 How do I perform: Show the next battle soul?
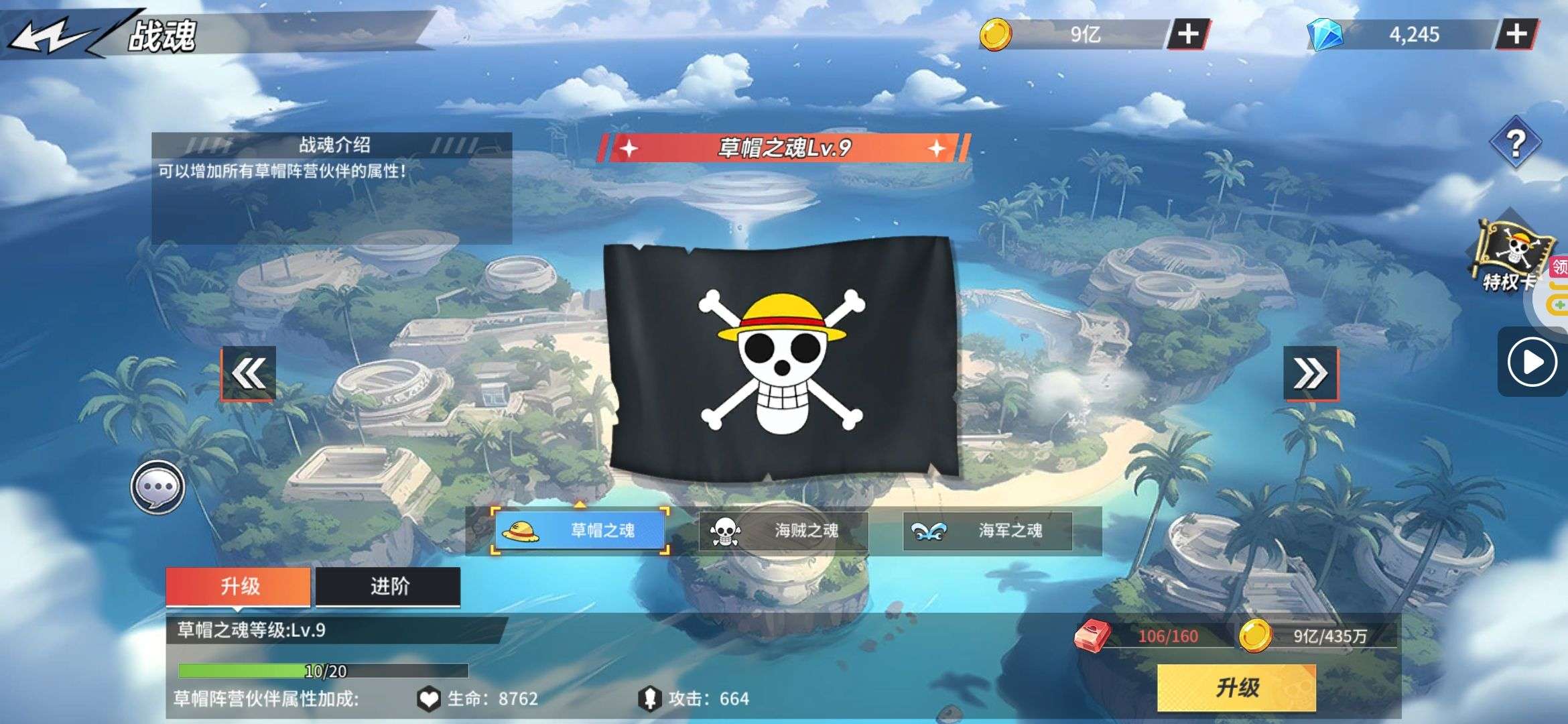click(1310, 373)
